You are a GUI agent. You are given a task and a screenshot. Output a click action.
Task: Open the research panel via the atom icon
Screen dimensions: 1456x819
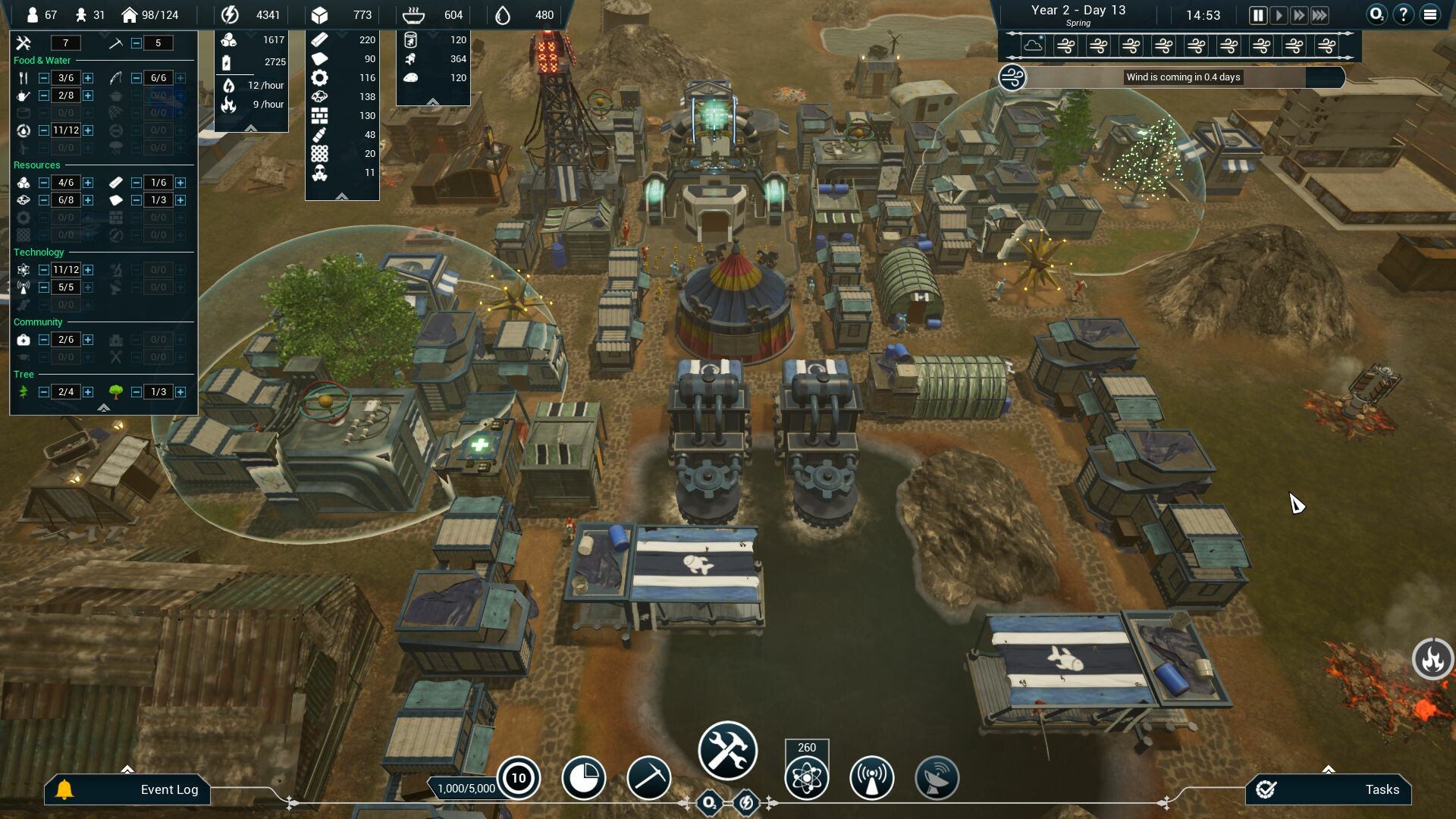tap(806, 778)
